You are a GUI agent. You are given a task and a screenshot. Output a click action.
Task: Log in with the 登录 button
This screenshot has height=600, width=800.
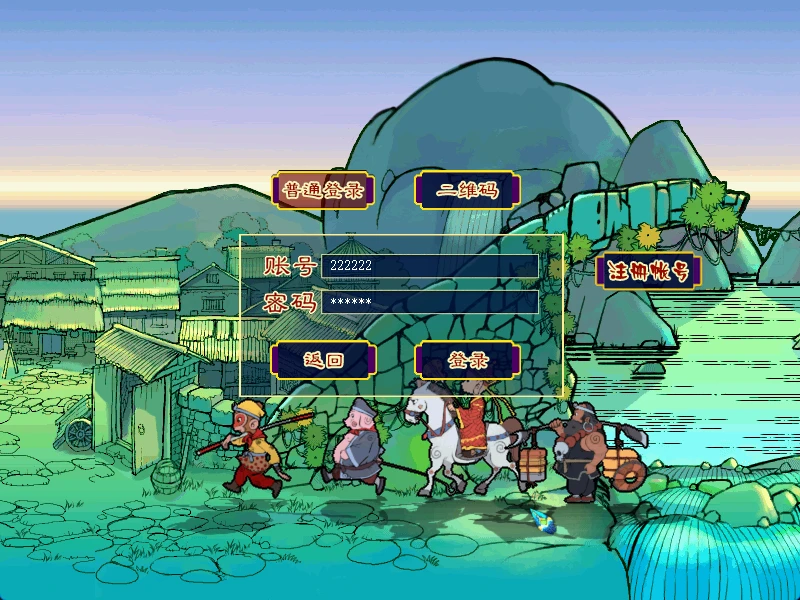point(467,360)
